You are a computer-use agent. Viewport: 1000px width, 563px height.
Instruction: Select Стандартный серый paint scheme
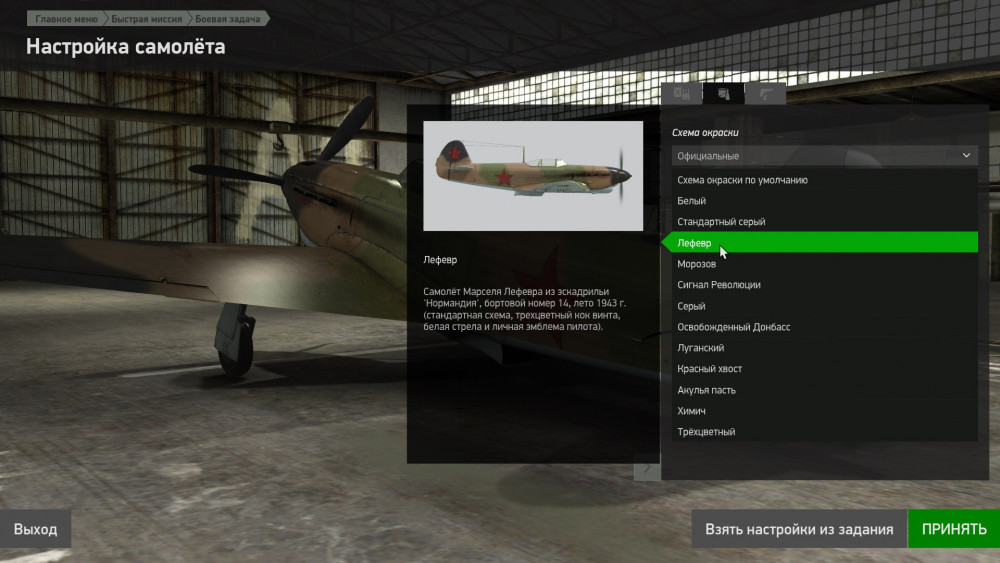[x=721, y=222]
